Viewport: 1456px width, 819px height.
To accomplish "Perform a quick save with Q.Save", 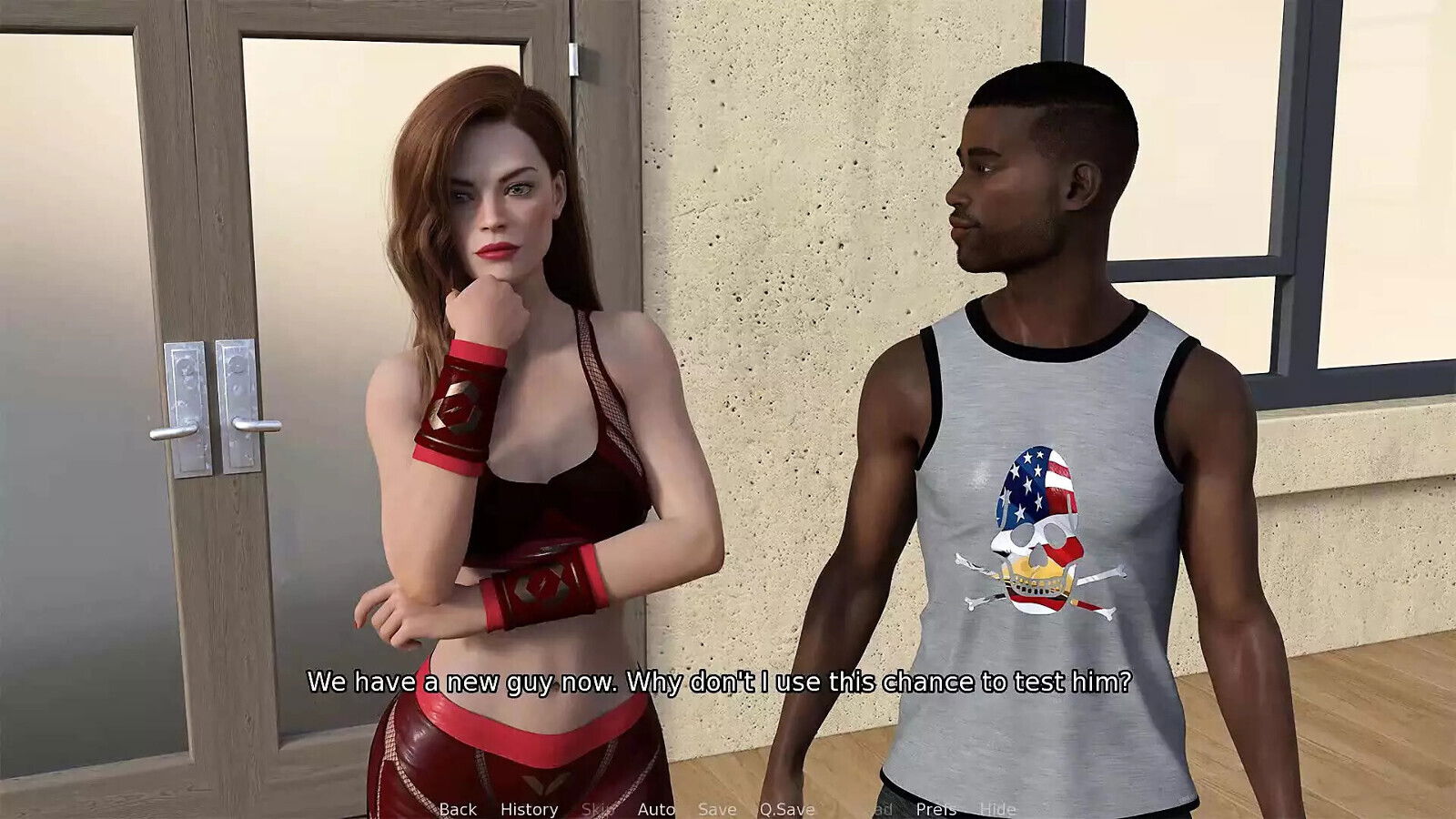I will (x=786, y=809).
